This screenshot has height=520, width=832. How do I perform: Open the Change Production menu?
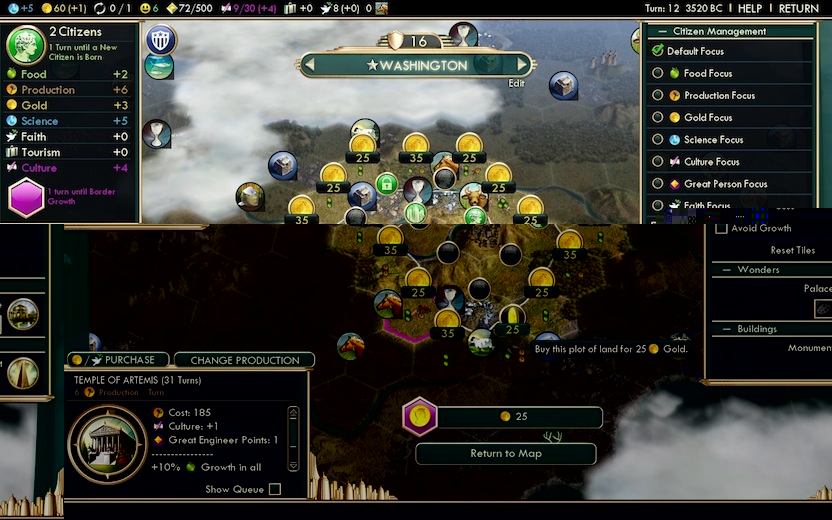tap(244, 360)
